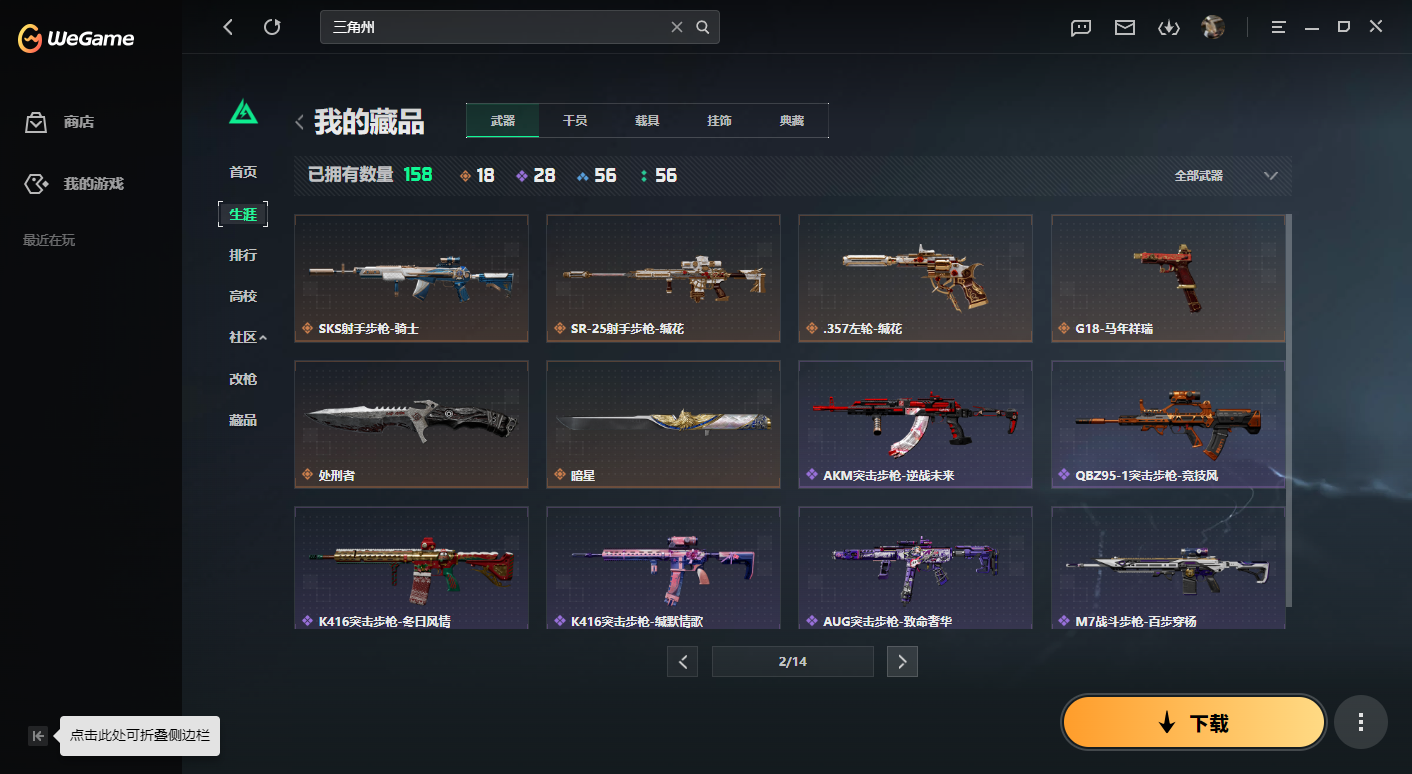This screenshot has height=774, width=1412.
Task: Collapse the sidebar via bottom-left control
Action: (37, 735)
